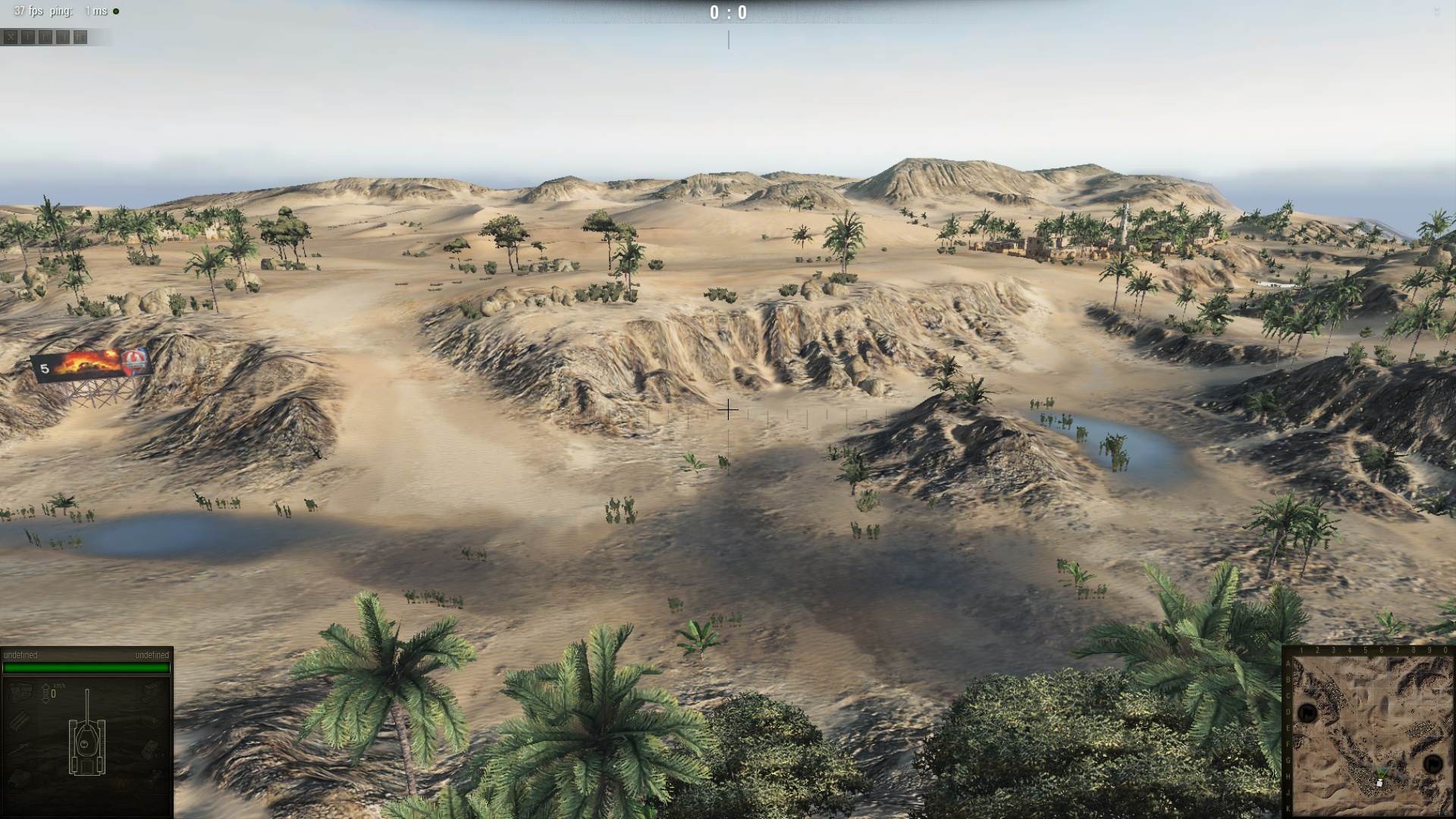1456x819 pixels.
Task: Click the list-style button ending the top-left icon row
Action: tap(80, 37)
